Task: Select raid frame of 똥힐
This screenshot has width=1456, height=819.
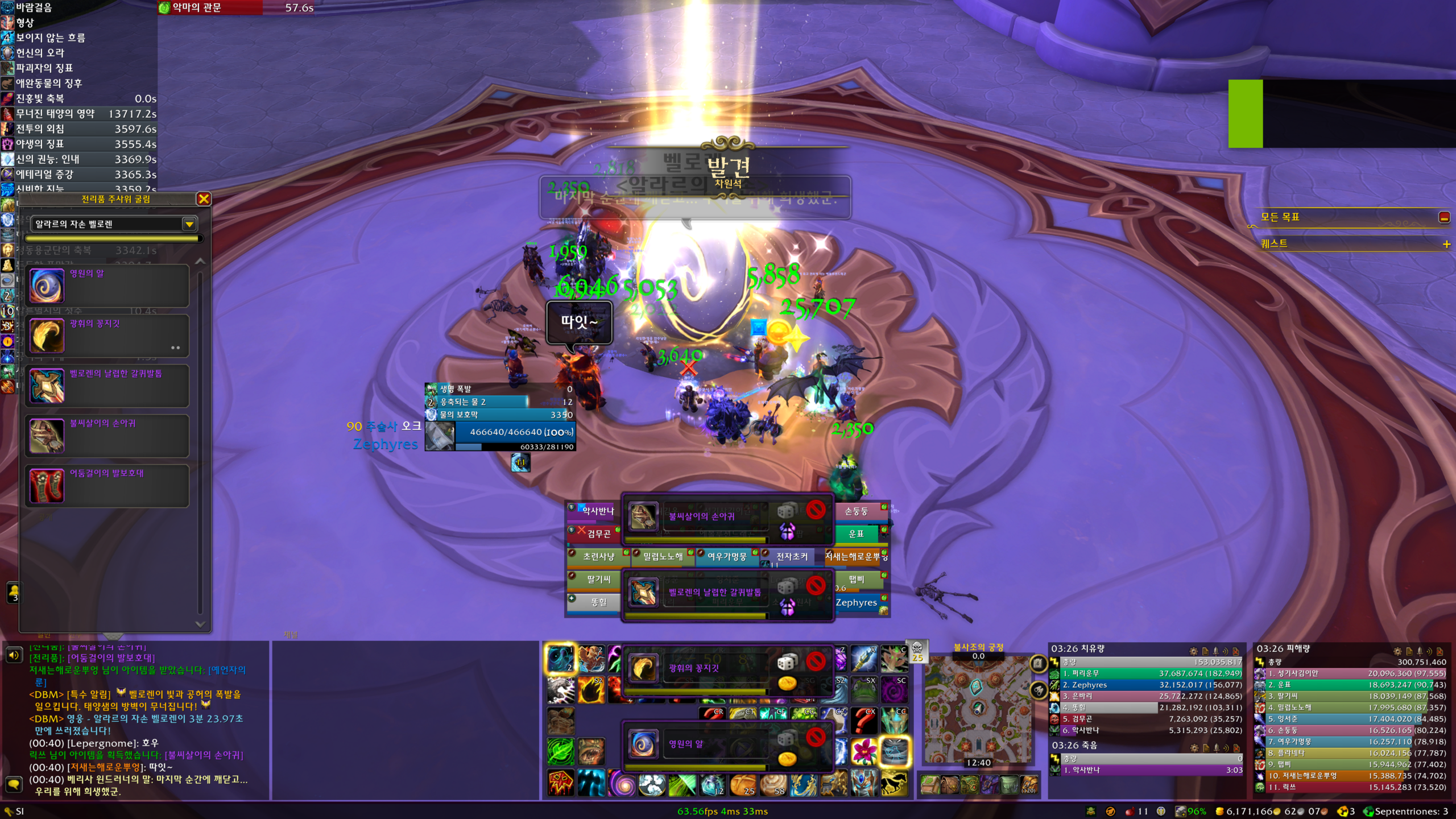Action: click(x=598, y=602)
